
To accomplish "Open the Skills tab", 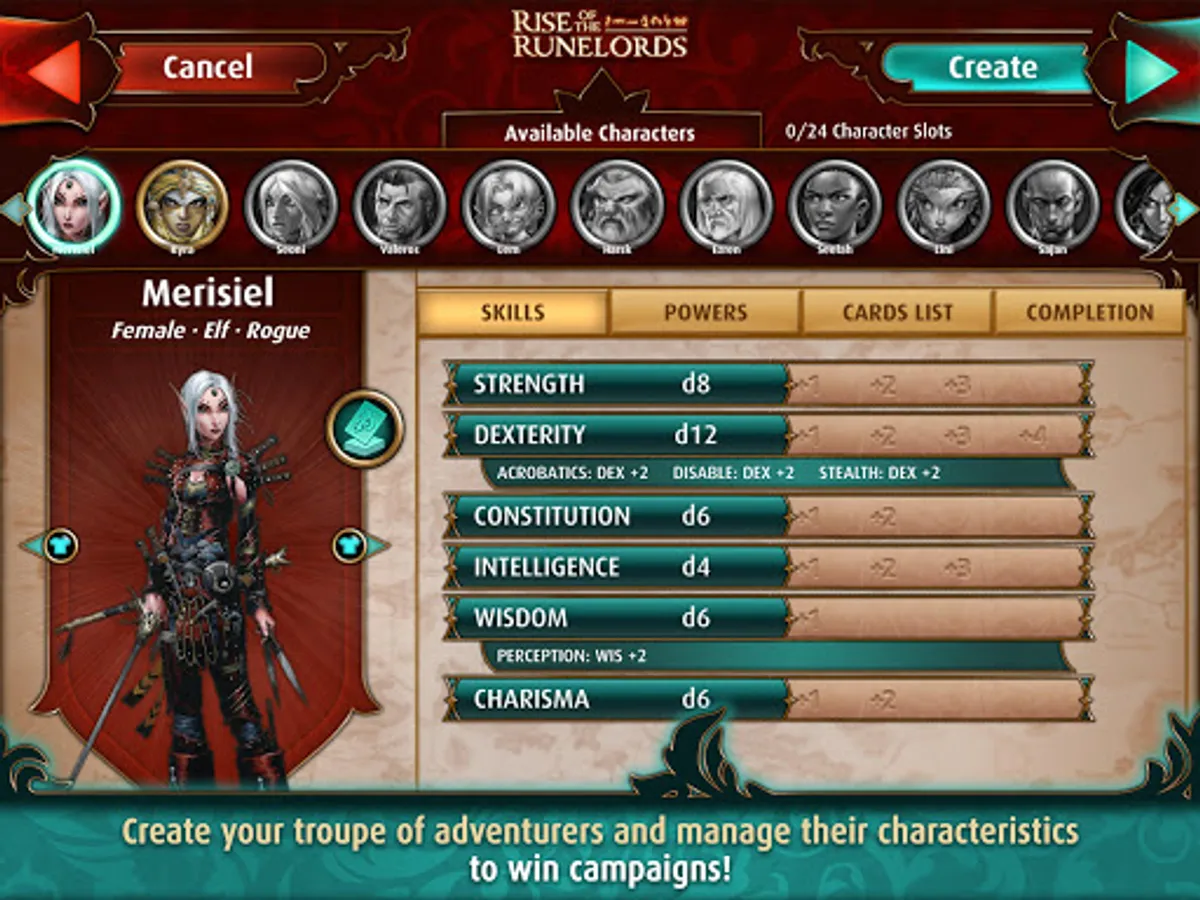I will coord(513,313).
